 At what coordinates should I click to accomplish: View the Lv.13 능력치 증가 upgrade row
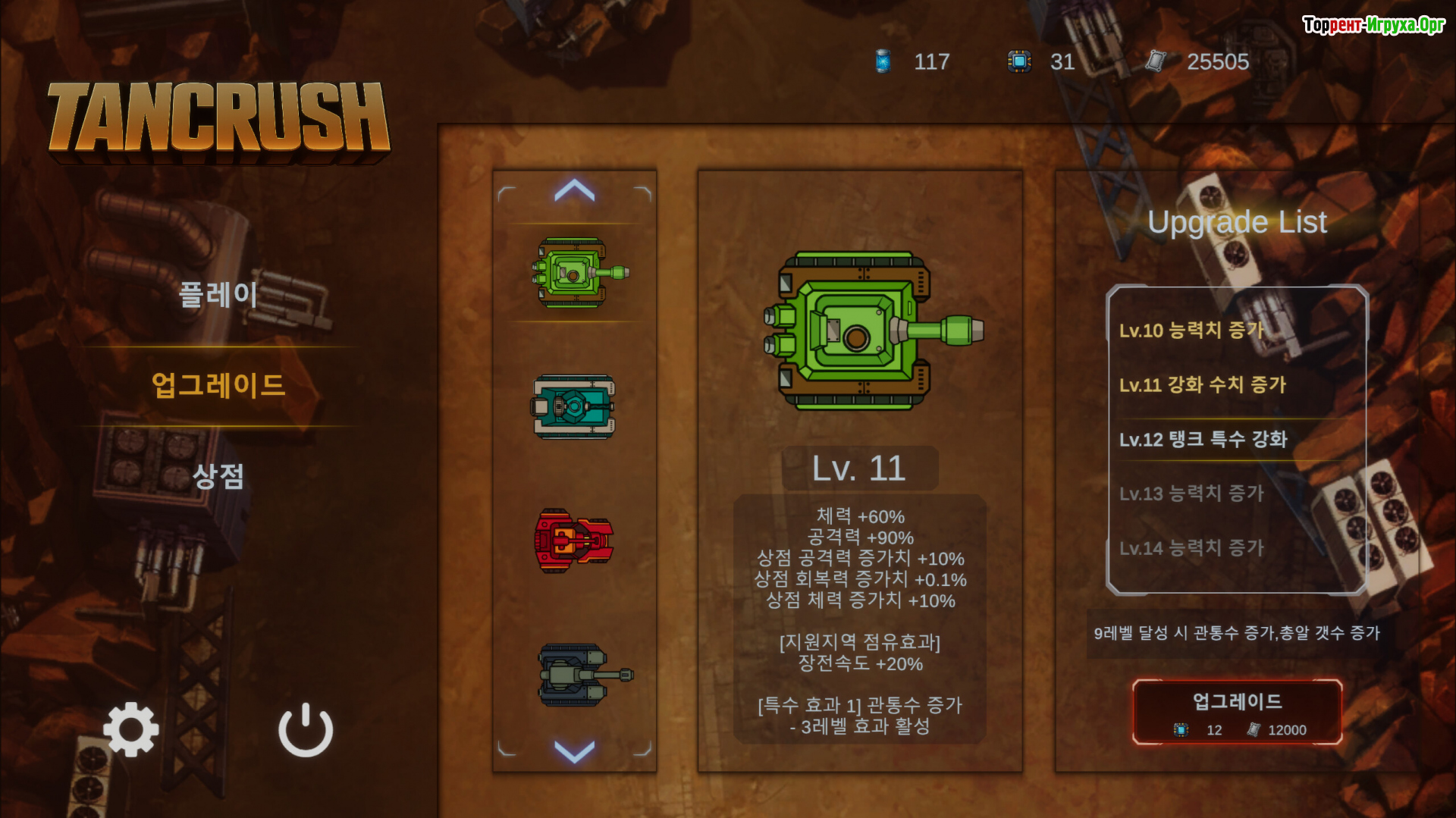1191,494
